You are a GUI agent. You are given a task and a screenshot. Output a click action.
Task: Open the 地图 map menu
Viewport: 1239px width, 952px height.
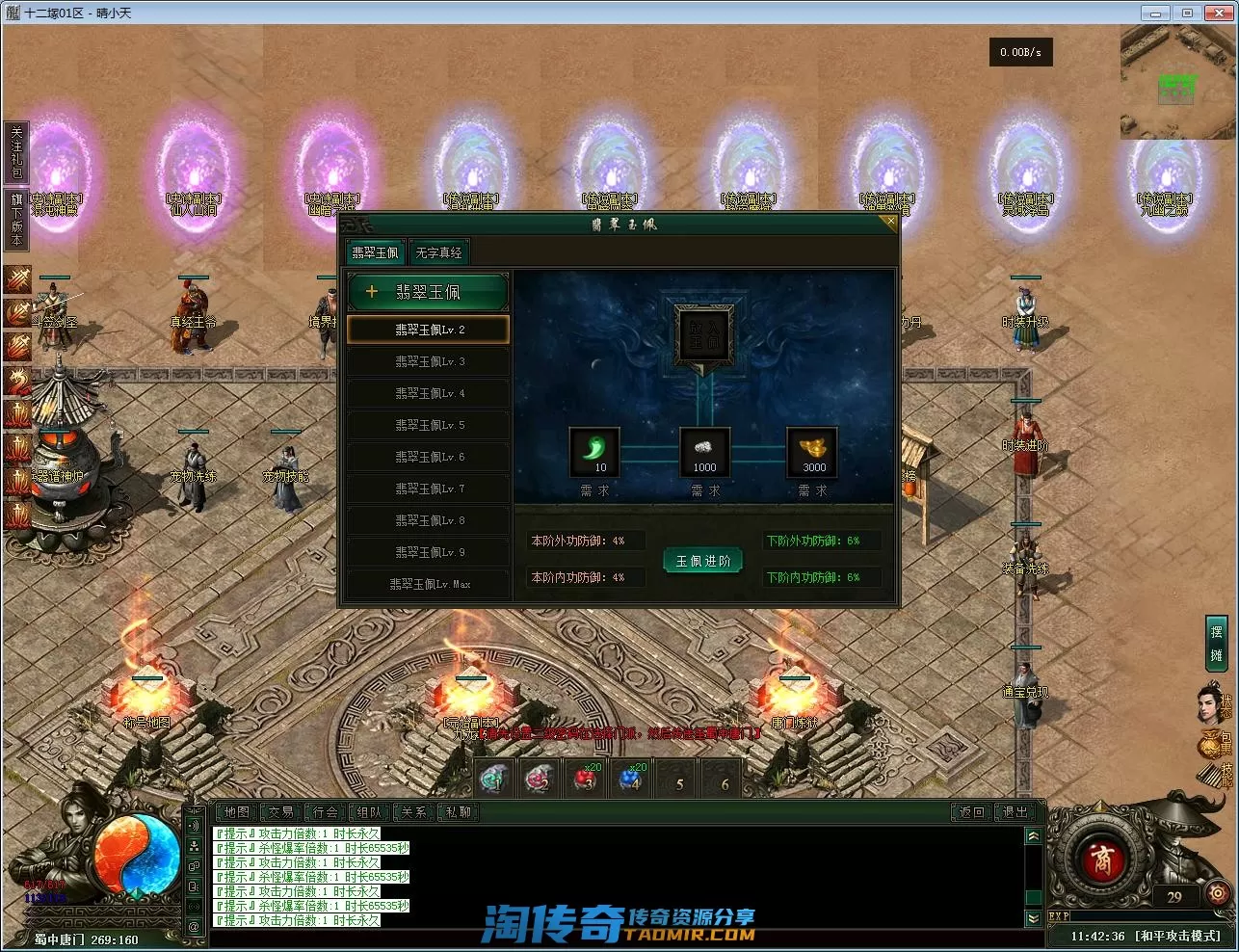coord(236,812)
